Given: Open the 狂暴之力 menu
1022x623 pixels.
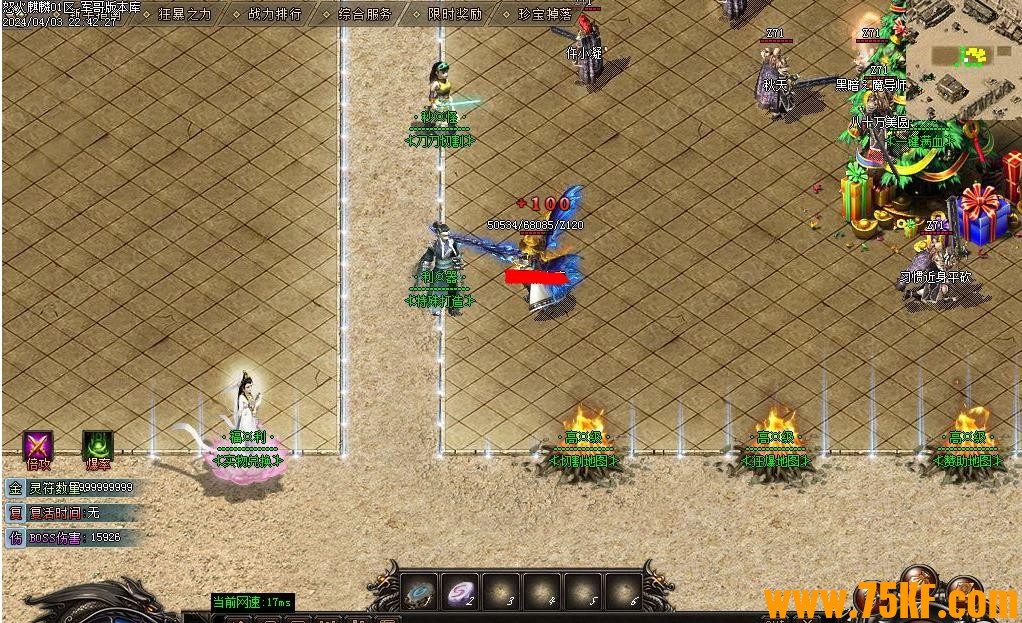Looking at the screenshot, I should point(185,14).
